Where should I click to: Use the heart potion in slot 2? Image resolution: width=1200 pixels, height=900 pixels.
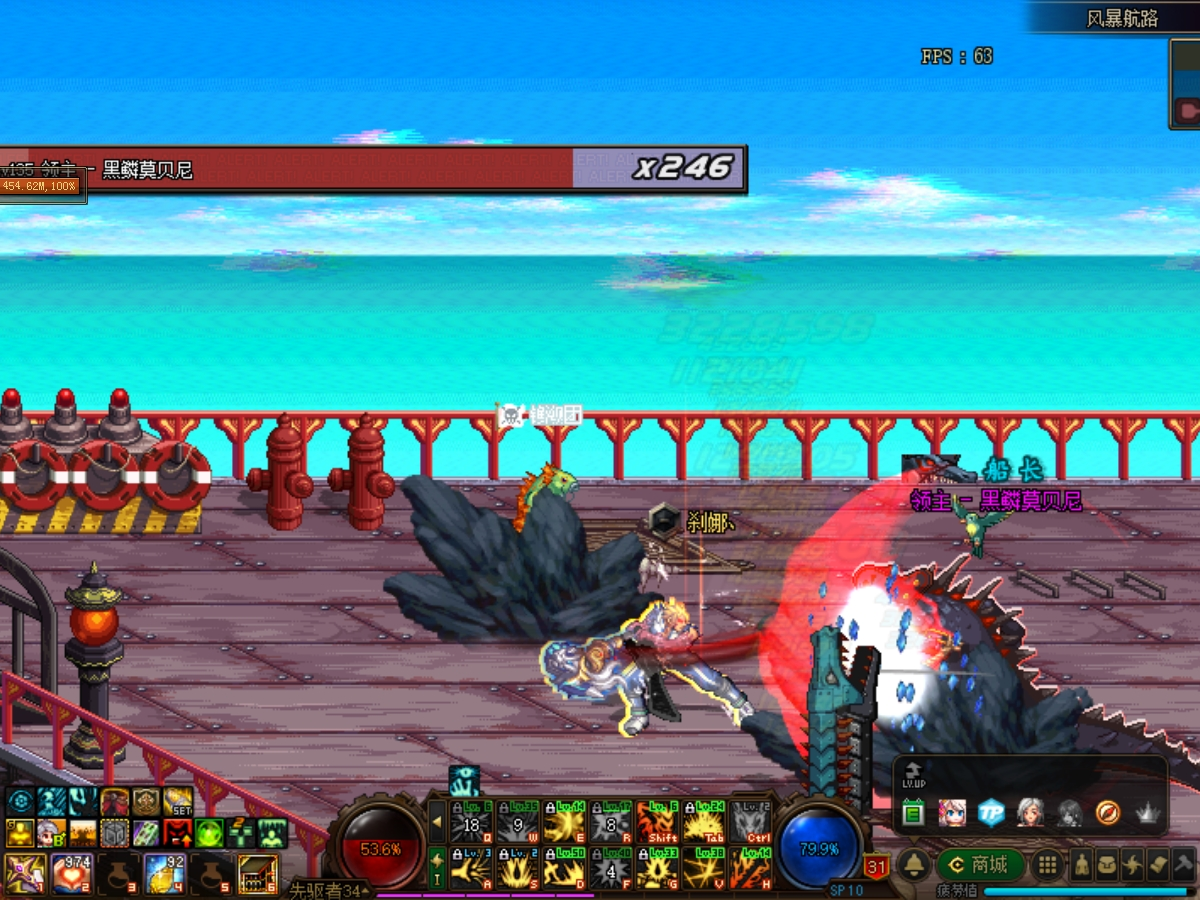click(70, 872)
